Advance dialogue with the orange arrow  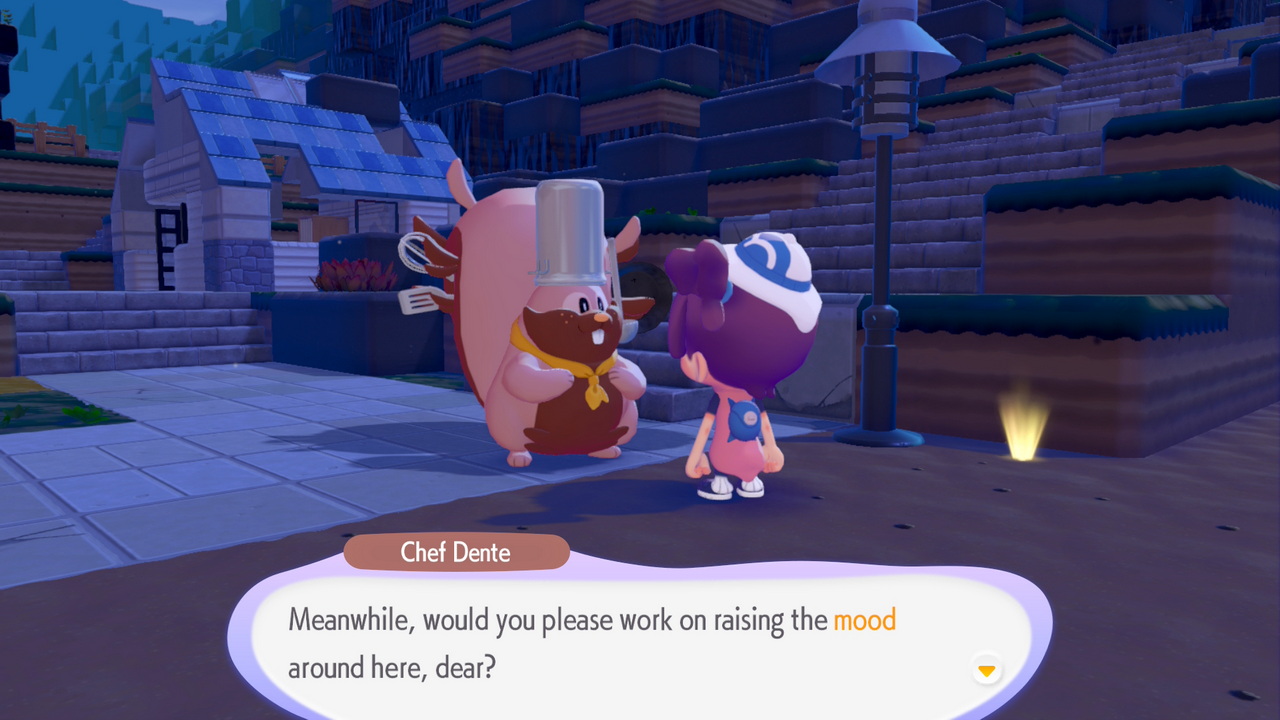[x=987, y=670]
